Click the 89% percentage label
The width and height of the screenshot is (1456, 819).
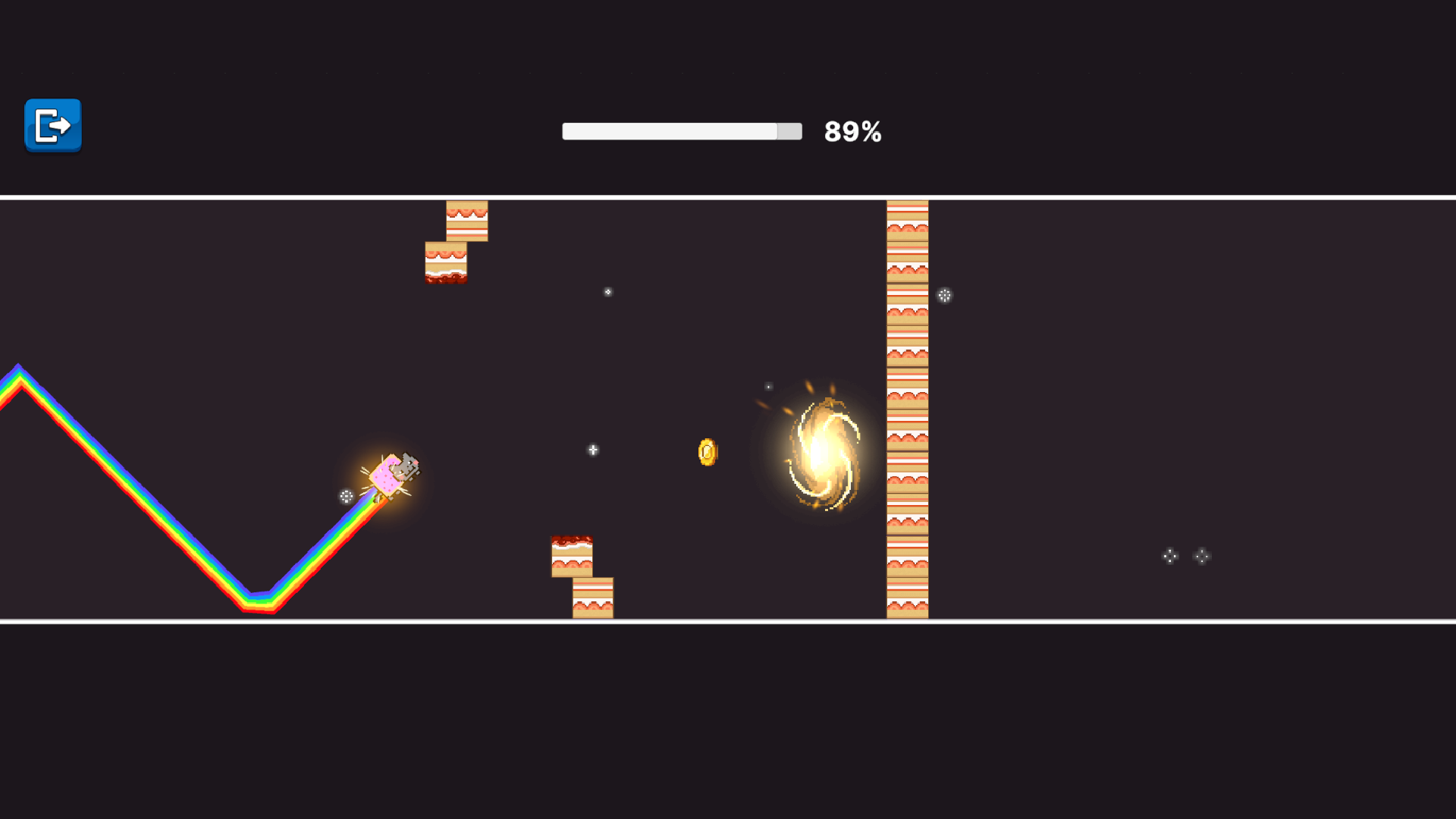(x=852, y=130)
